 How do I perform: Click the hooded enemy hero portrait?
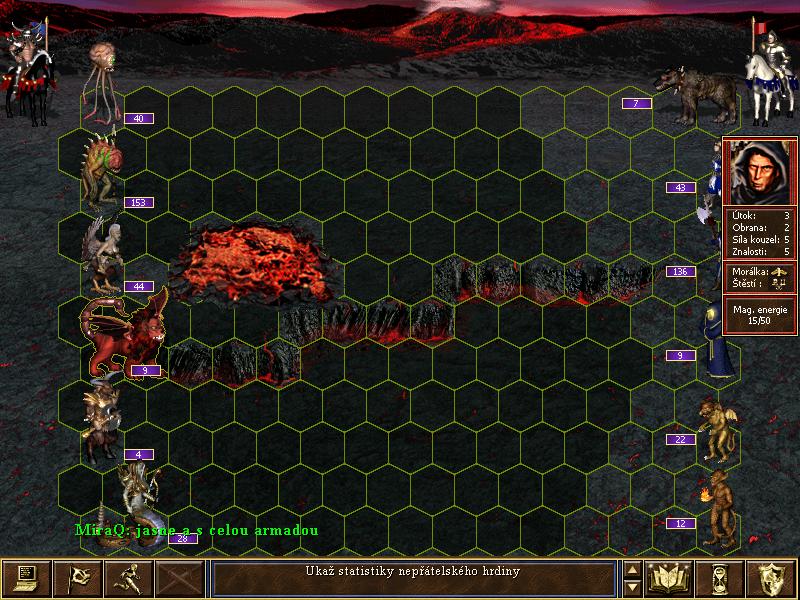(759, 171)
